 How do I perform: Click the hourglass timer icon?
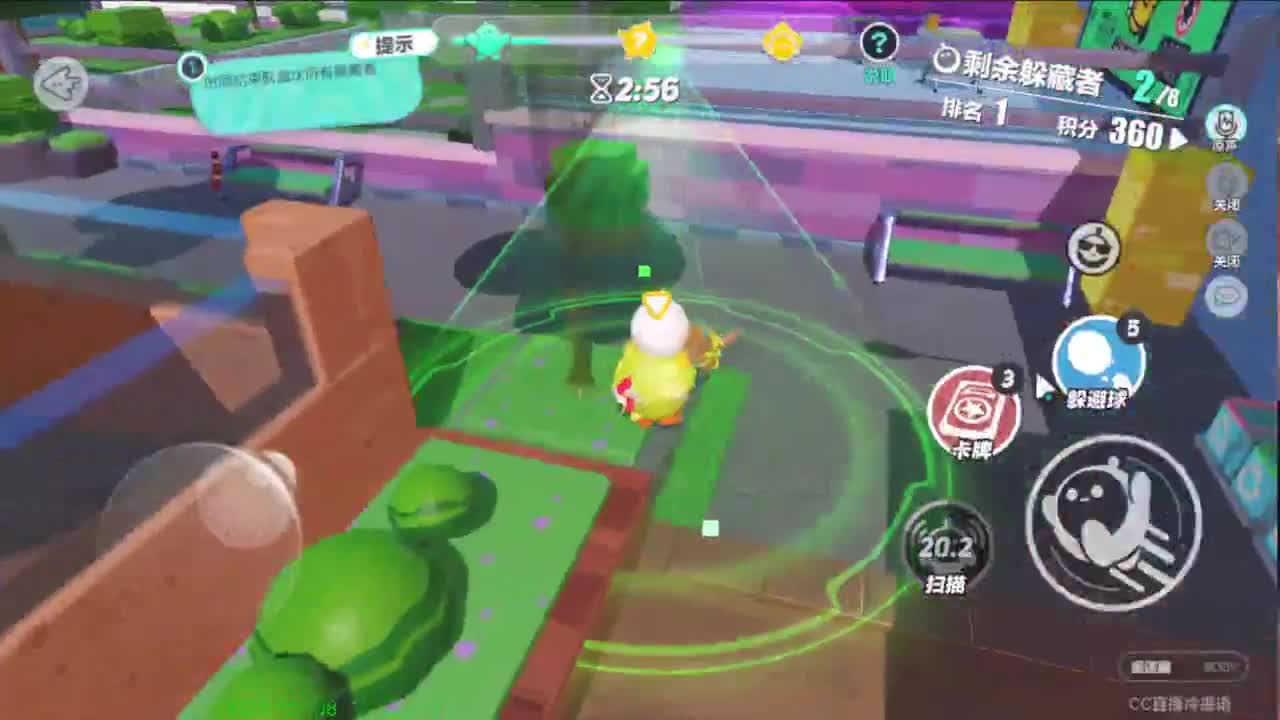pyautogui.click(x=601, y=90)
